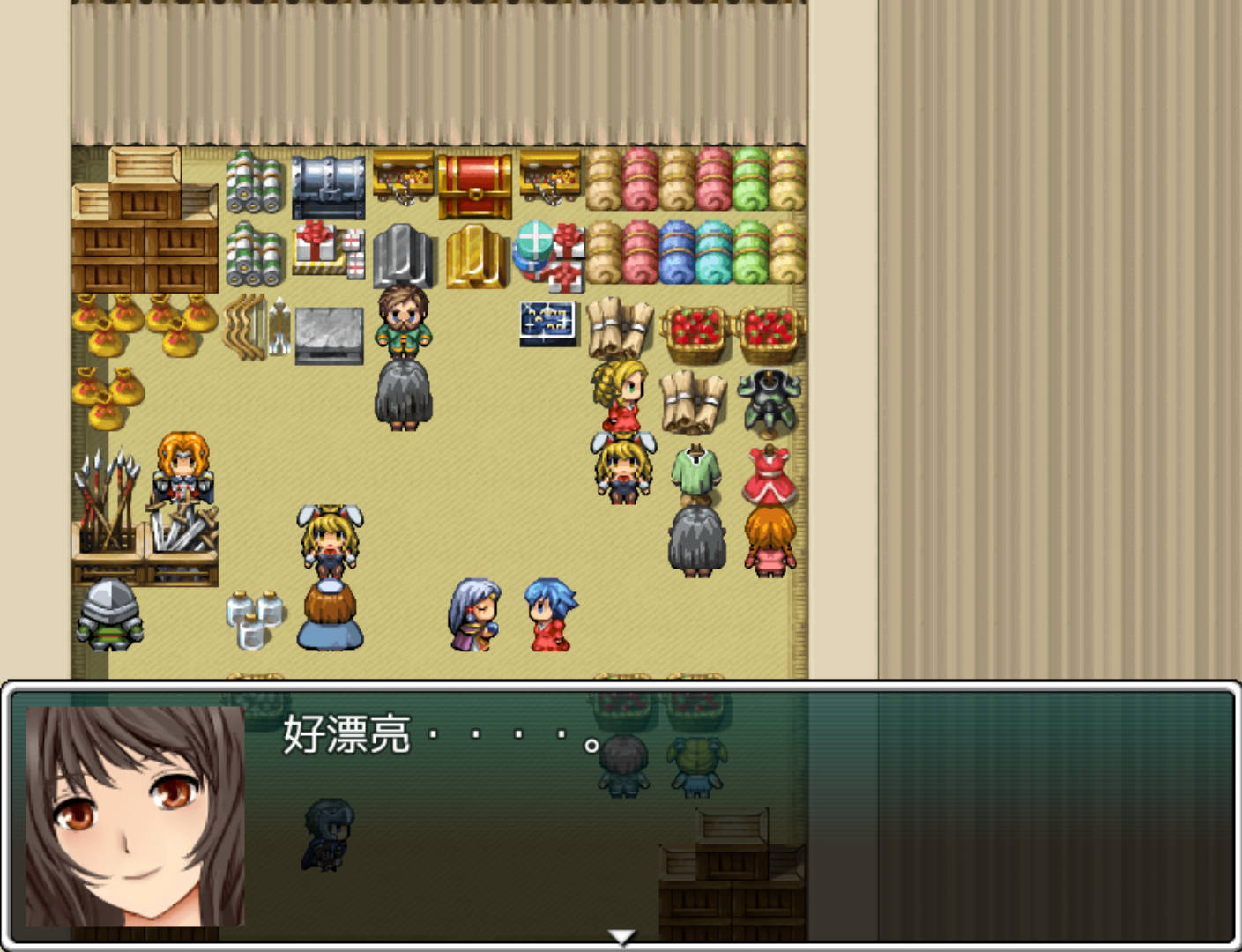Click the blue metal chest
The height and width of the screenshot is (952, 1242).
(x=329, y=185)
